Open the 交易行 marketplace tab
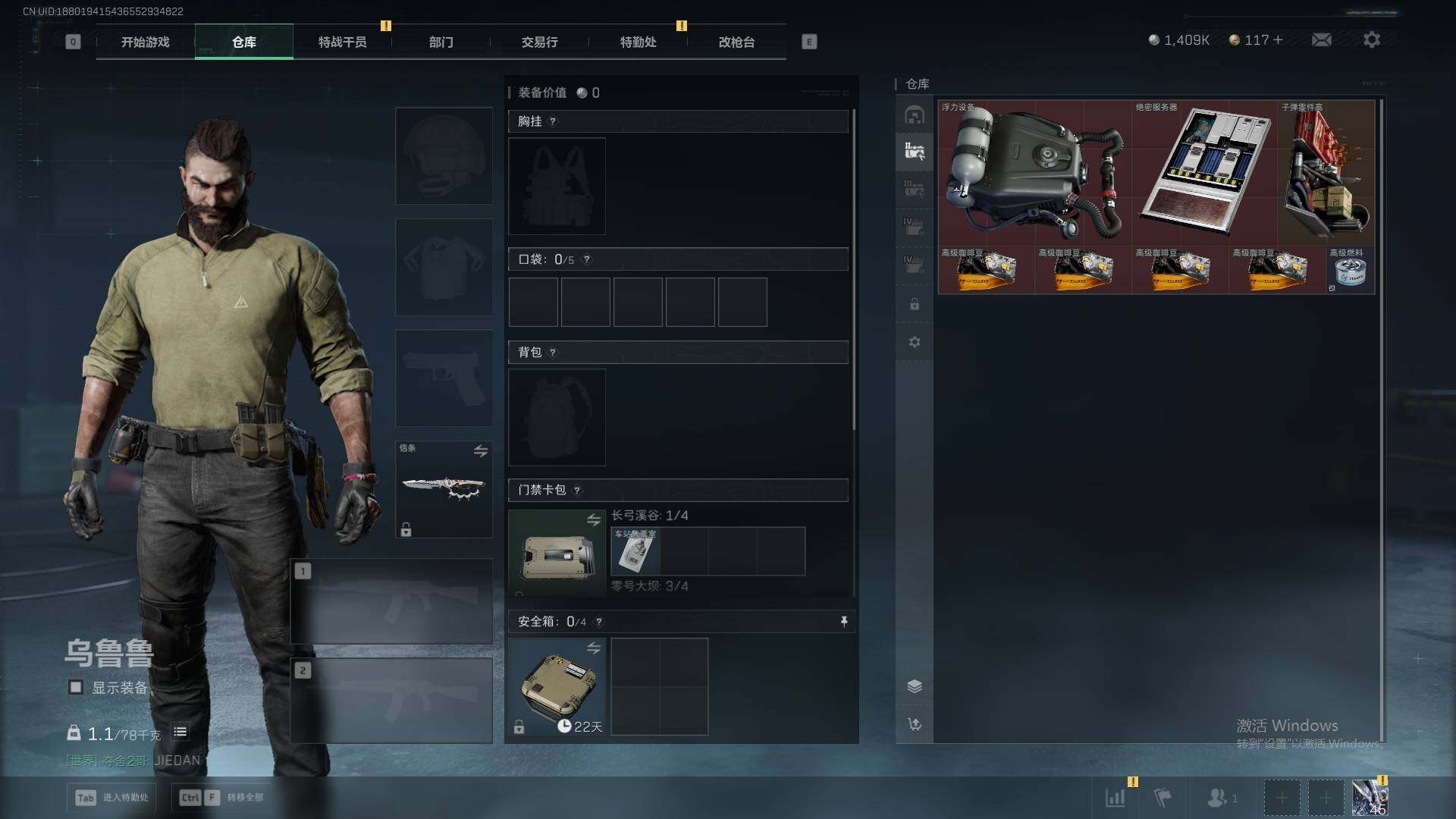Image resolution: width=1456 pixels, height=819 pixels. point(539,42)
